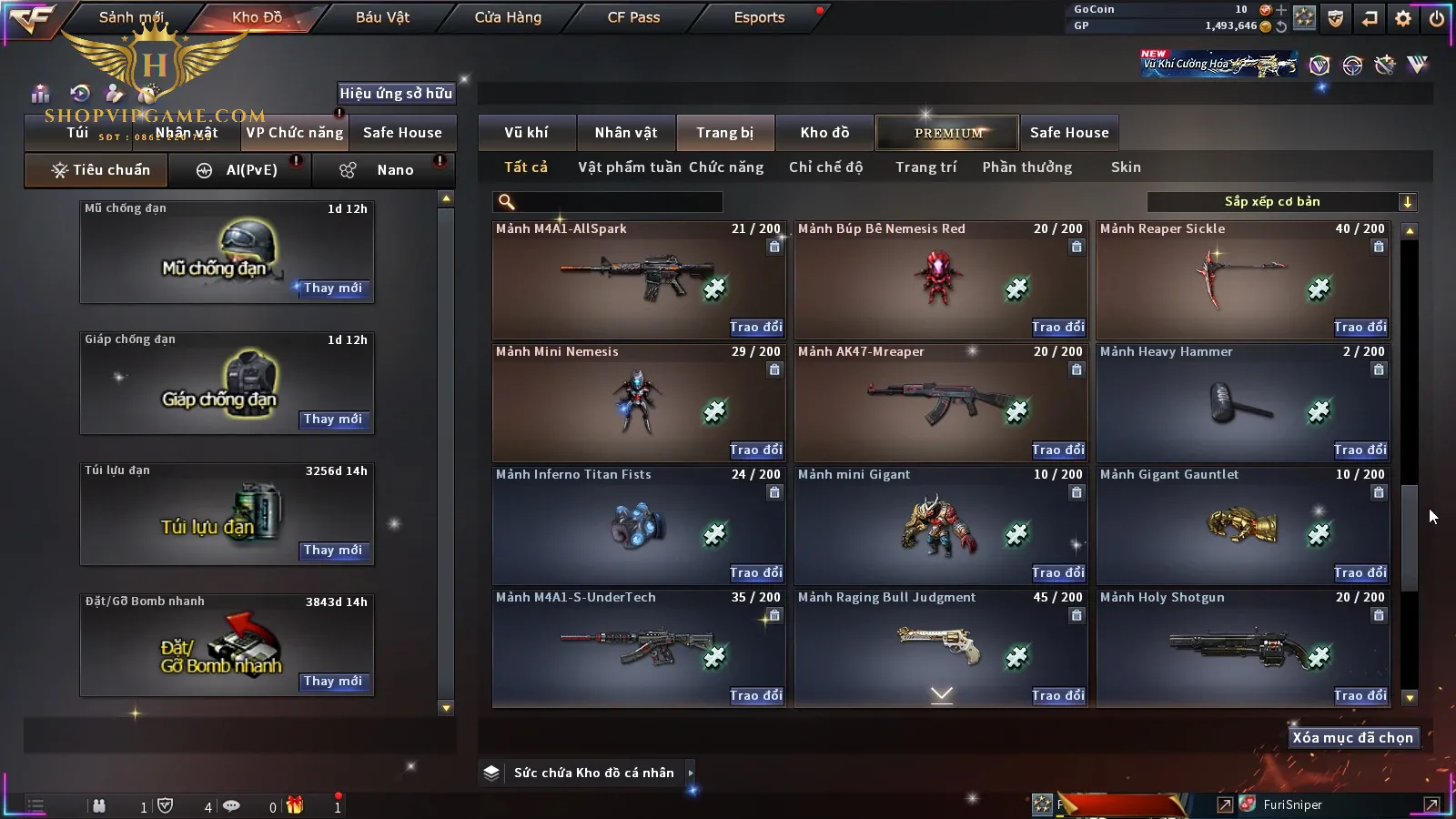Select the Trang bị inventory tab
This screenshot has height=819, width=1456.
(724, 133)
